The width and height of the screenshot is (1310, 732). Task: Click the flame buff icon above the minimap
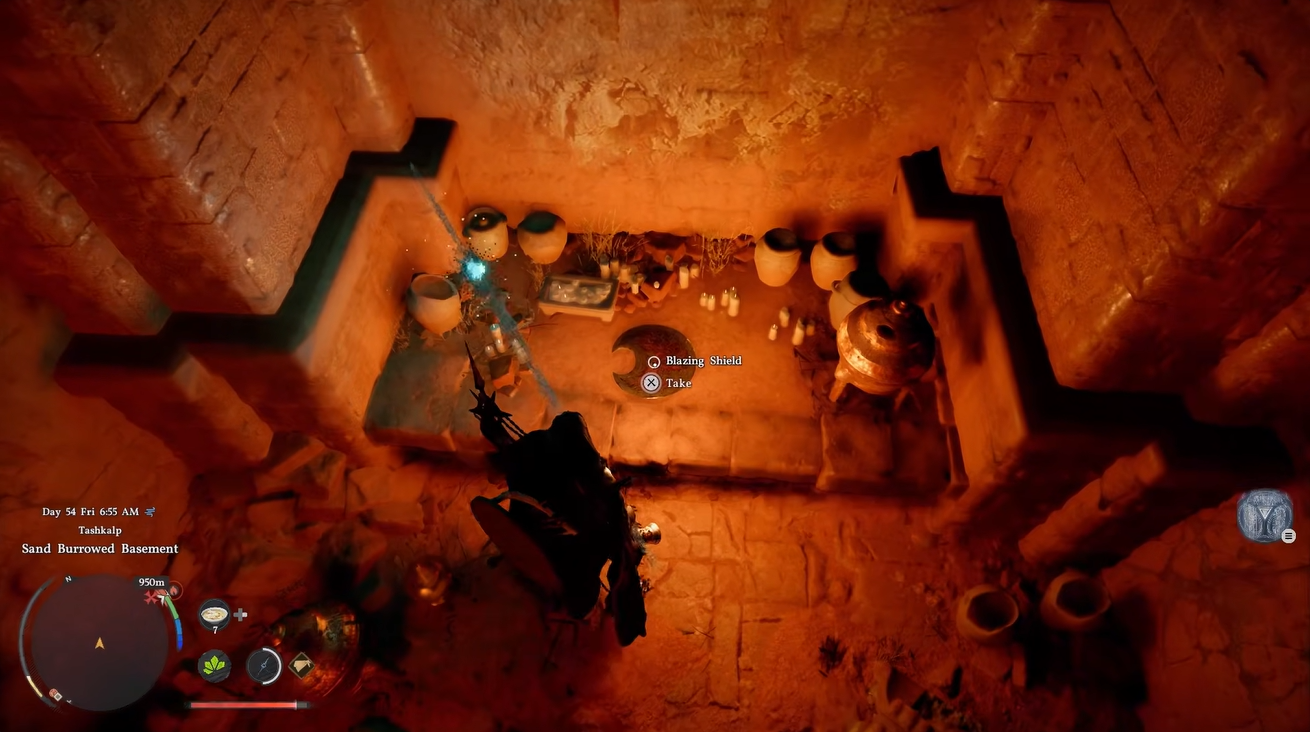[x=175, y=589]
